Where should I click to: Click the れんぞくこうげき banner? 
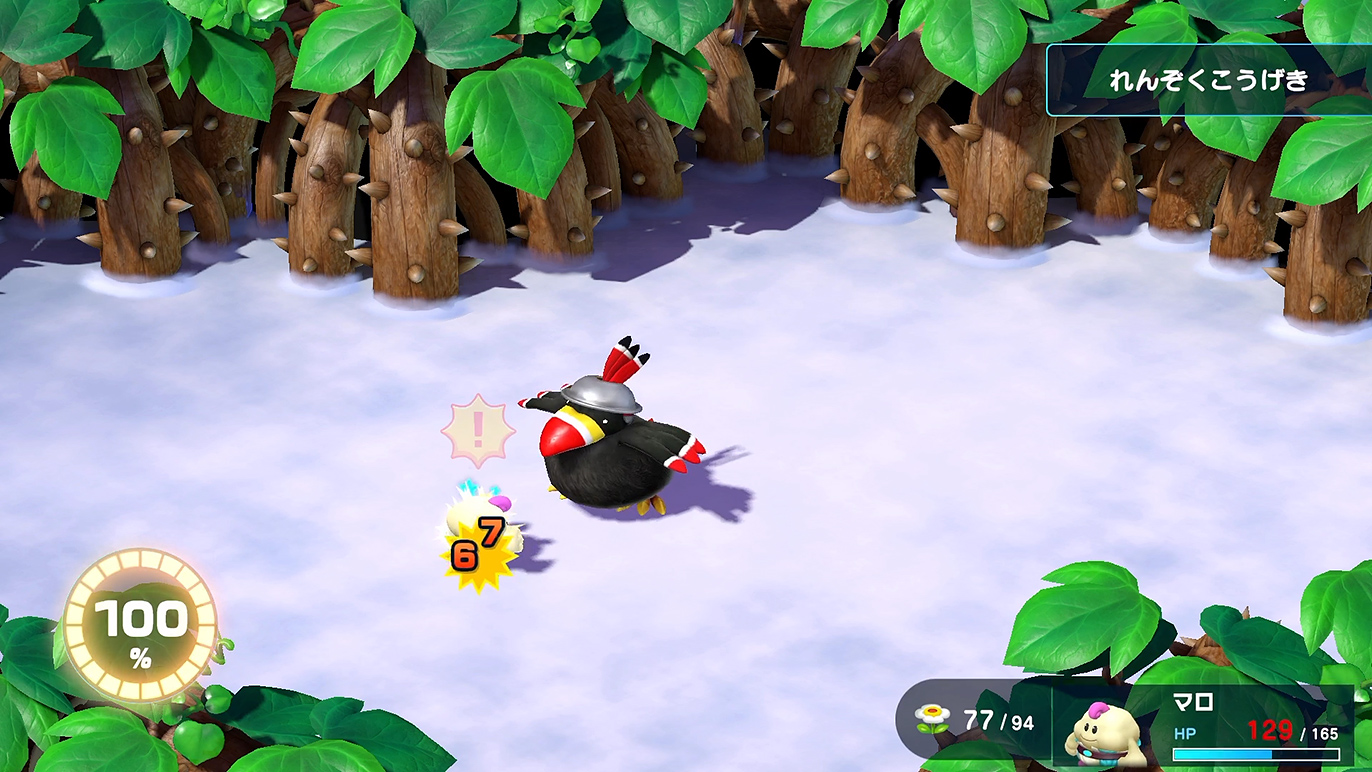click(x=1208, y=81)
